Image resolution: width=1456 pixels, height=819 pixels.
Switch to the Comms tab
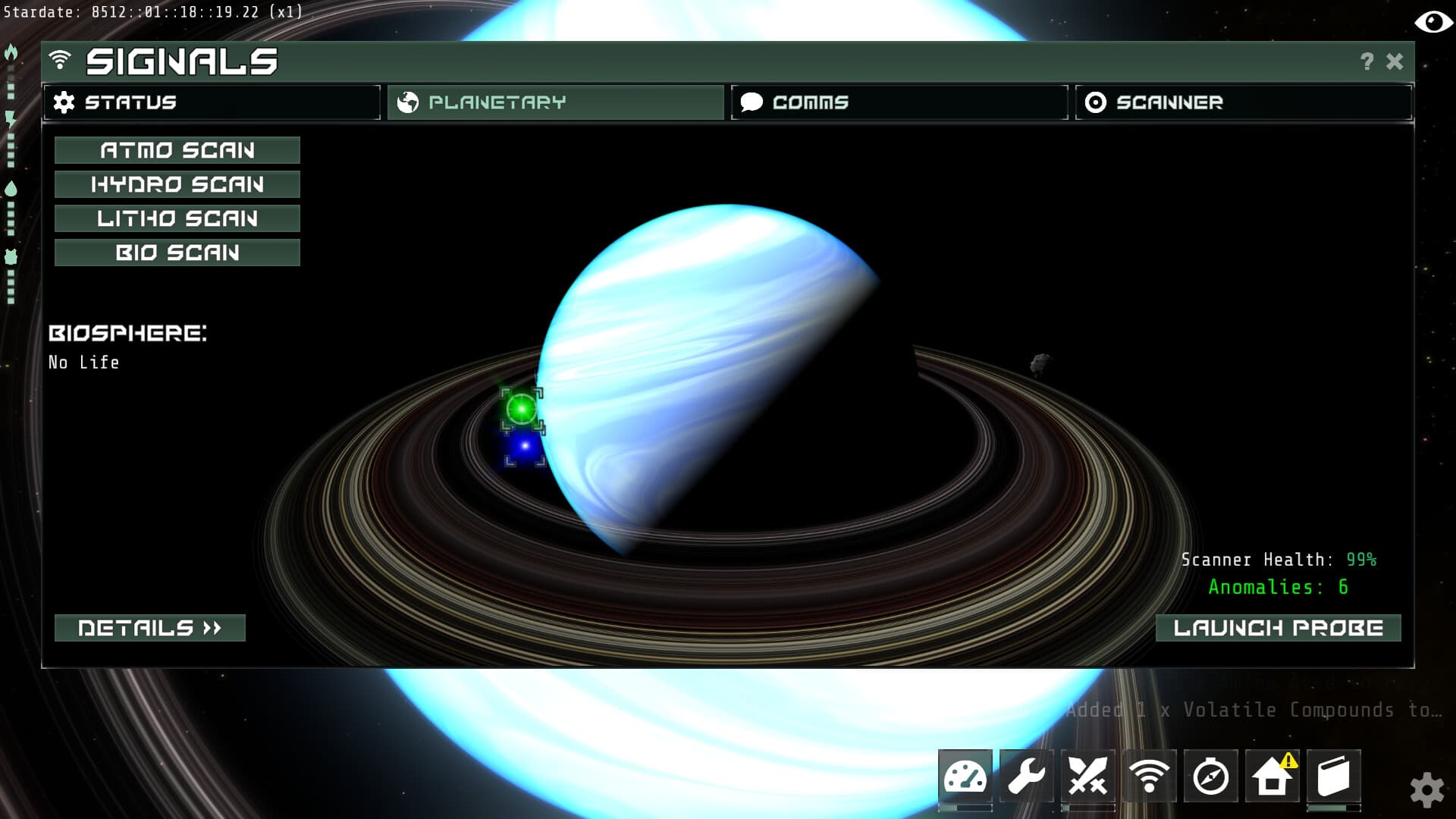(899, 102)
